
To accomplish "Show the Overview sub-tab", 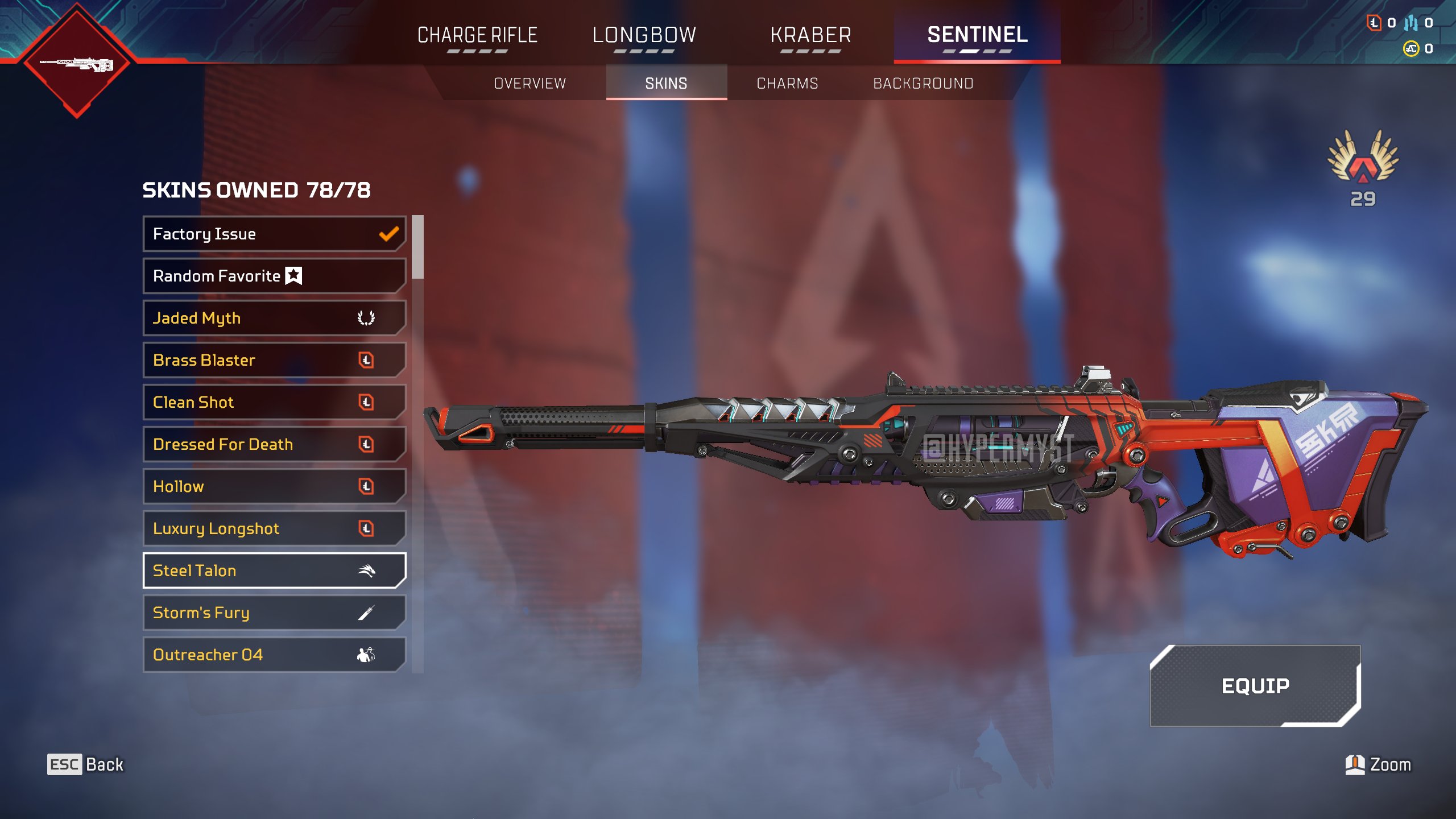I will [x=530, y=84].
